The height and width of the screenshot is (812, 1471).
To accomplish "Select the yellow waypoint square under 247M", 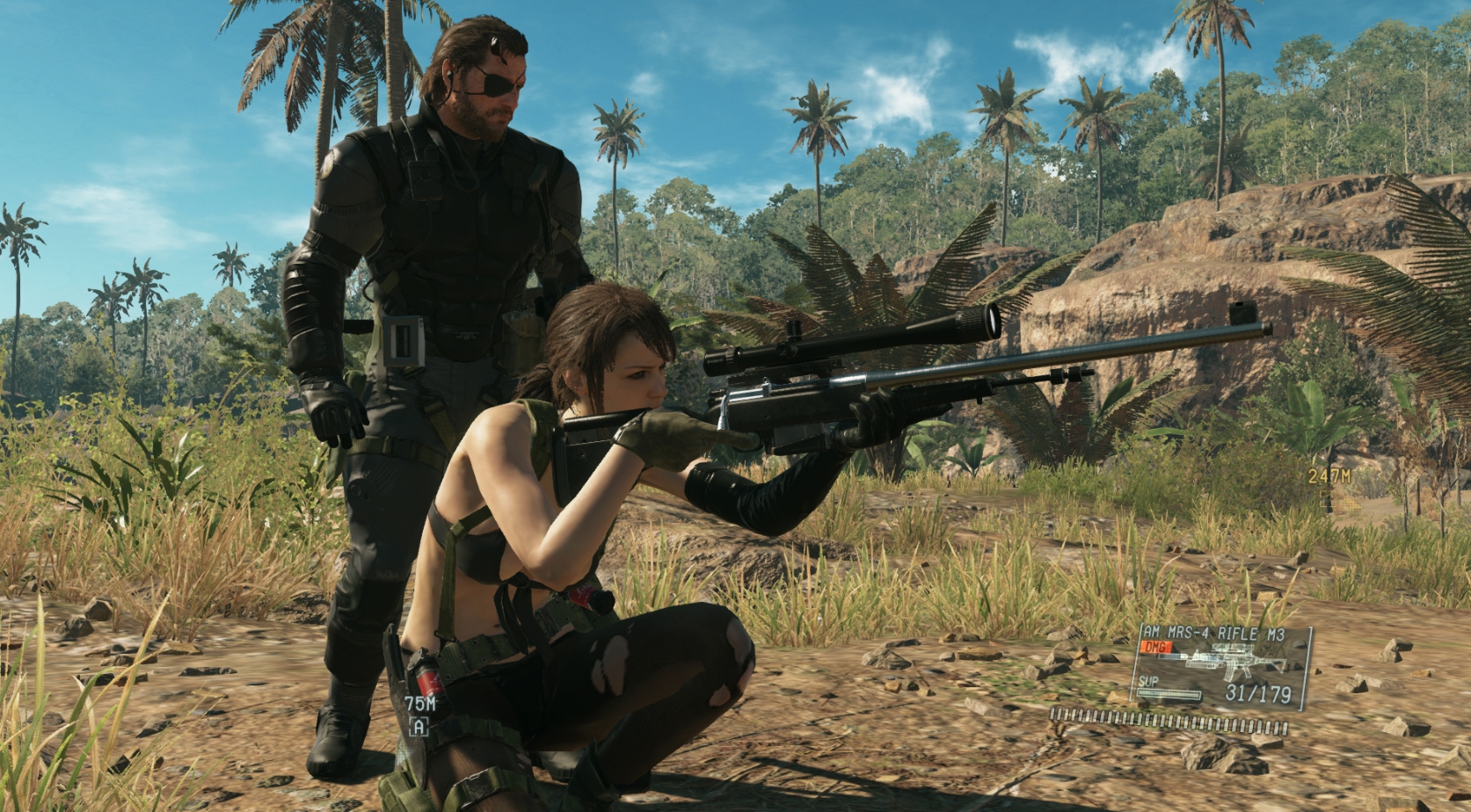I will click(1328, 499).
